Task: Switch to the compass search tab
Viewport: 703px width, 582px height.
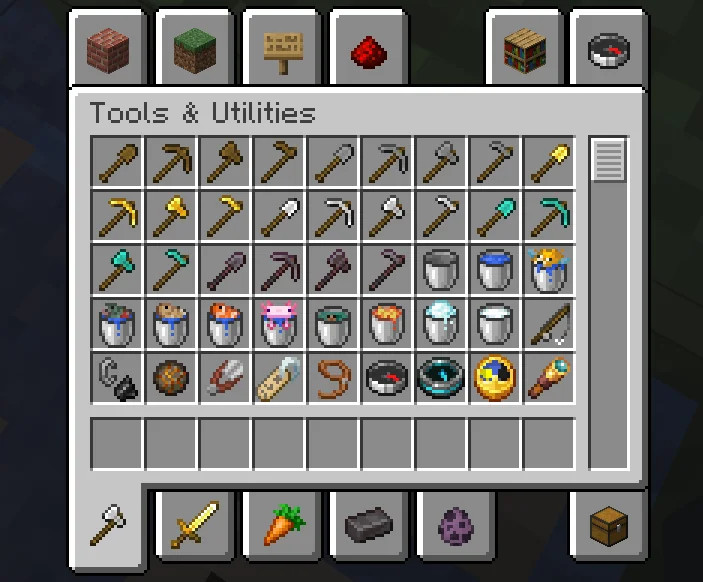Action: click(609, 49)
